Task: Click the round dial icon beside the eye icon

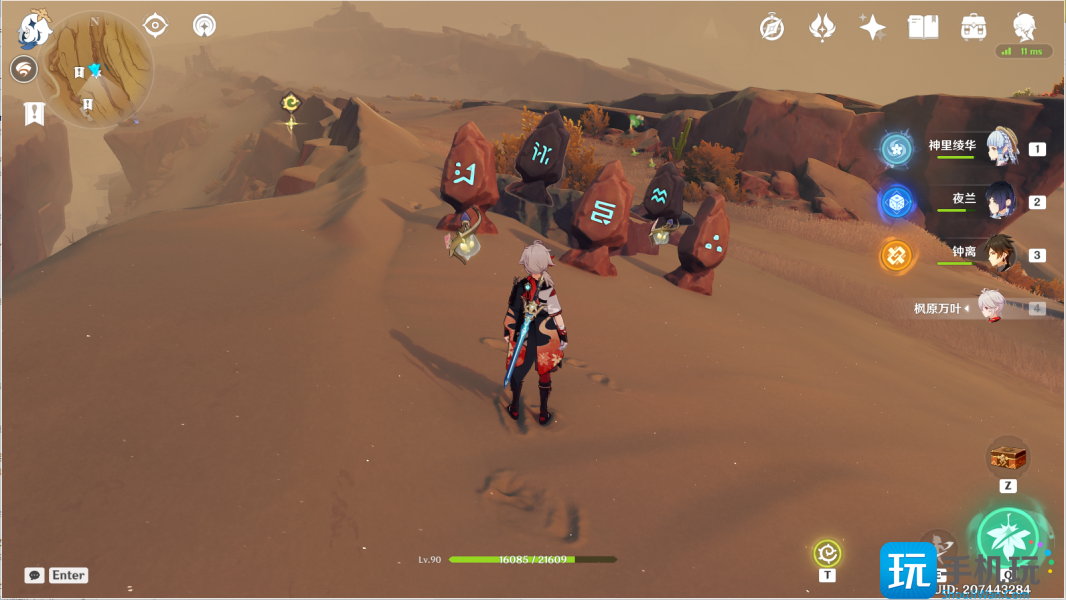Action: coord(204,25)
